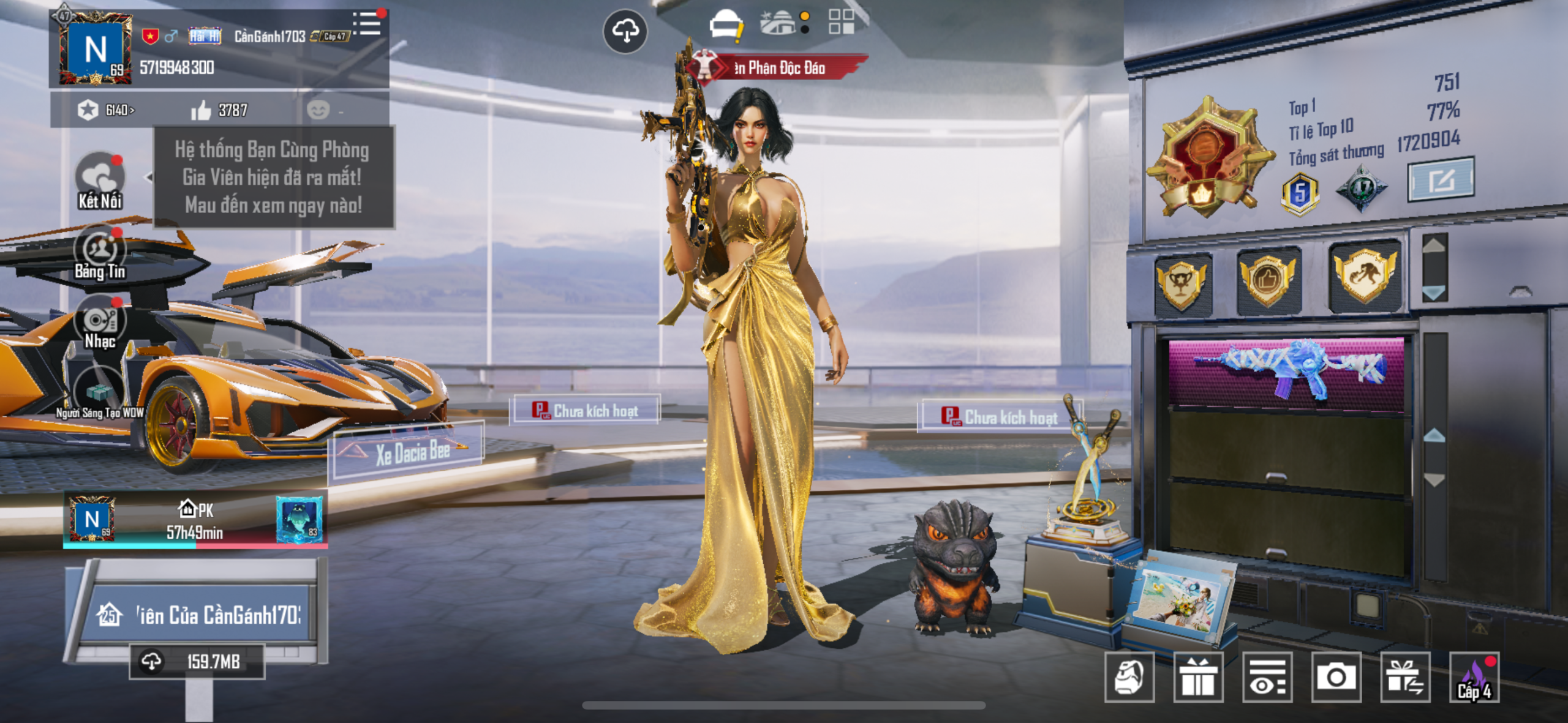Click the edit button on the stats panel
The width and height of the screenshot is (1568, 723).
(1440, 180)
